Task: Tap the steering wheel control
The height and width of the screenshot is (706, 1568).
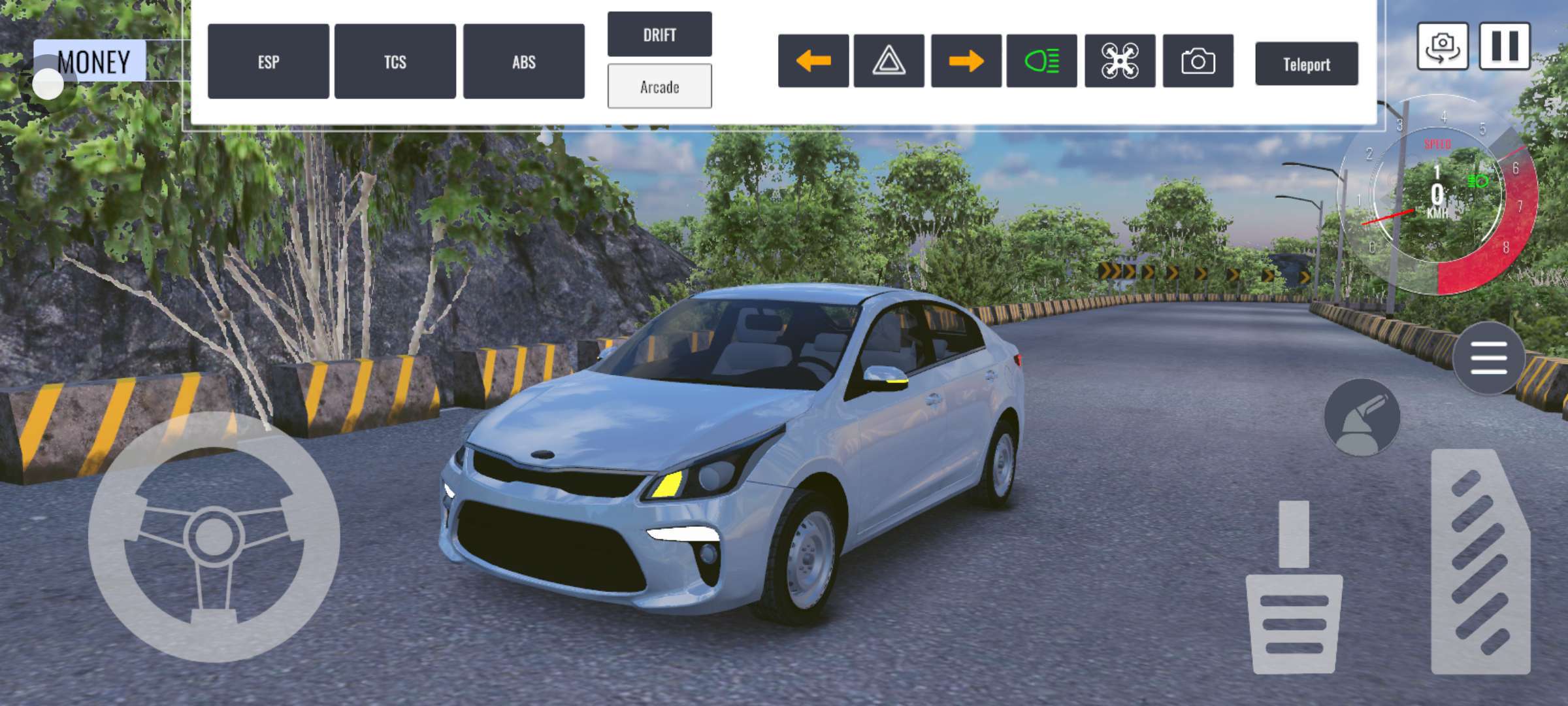Action: (x=214, y=536)
